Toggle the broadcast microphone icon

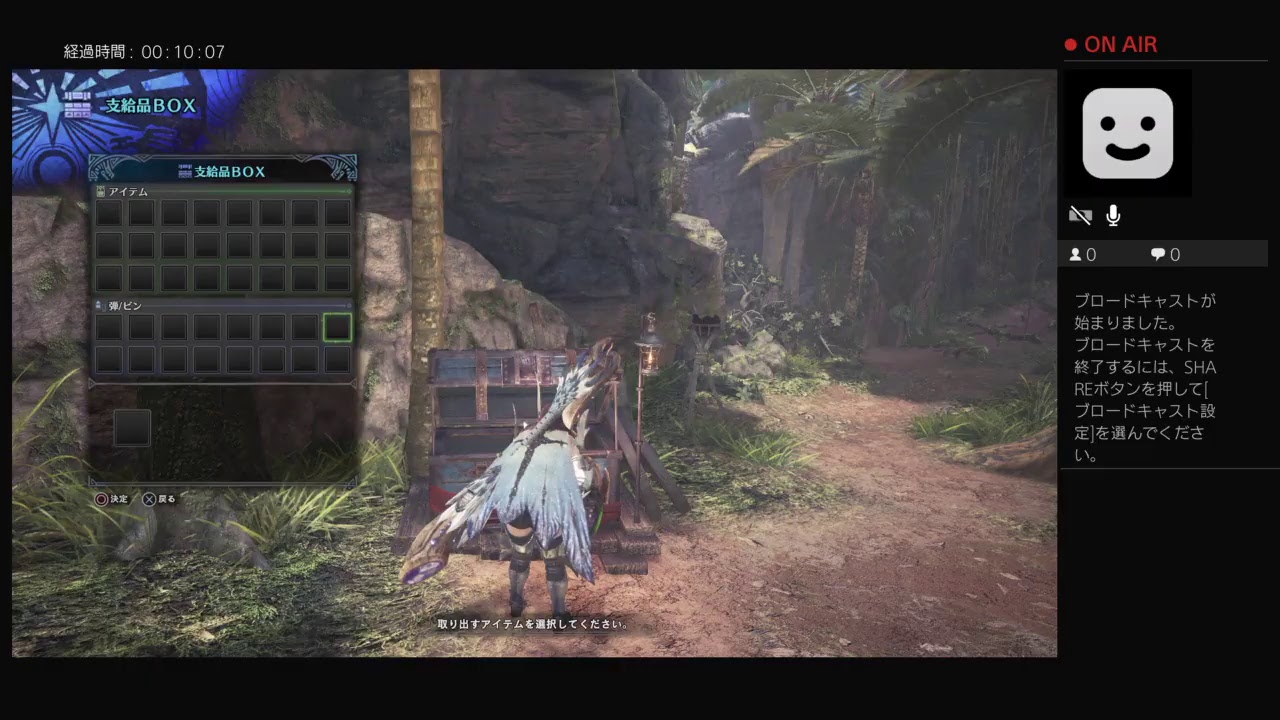[x=1113, y=216]
